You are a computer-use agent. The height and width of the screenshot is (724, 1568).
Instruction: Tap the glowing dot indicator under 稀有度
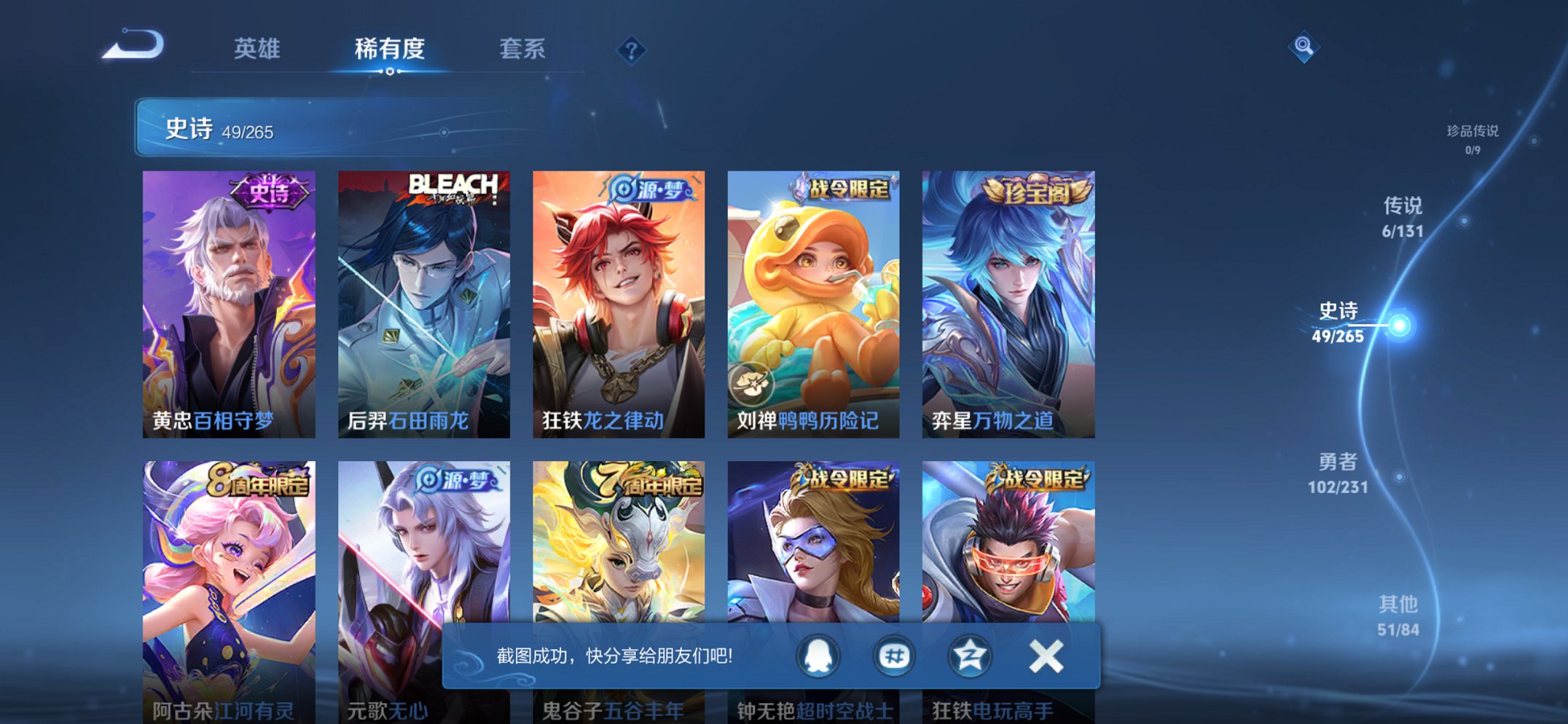390,73
